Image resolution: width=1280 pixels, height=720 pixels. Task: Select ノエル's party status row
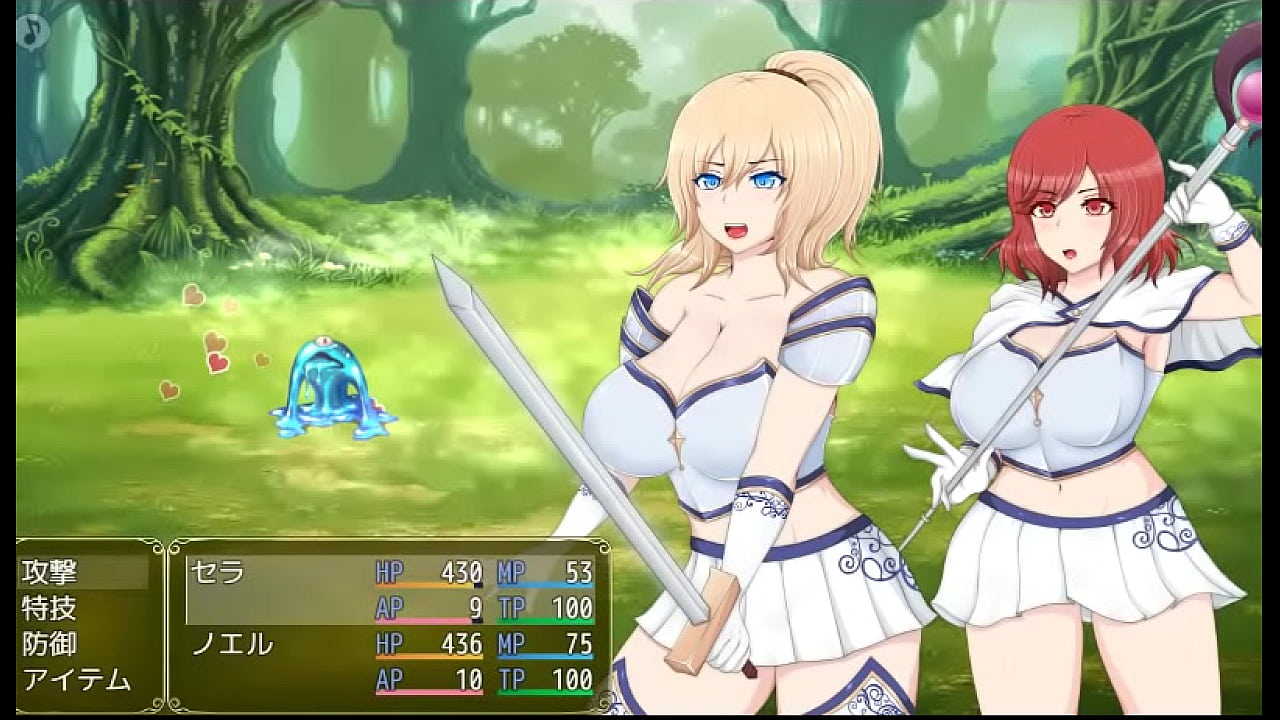390,662
